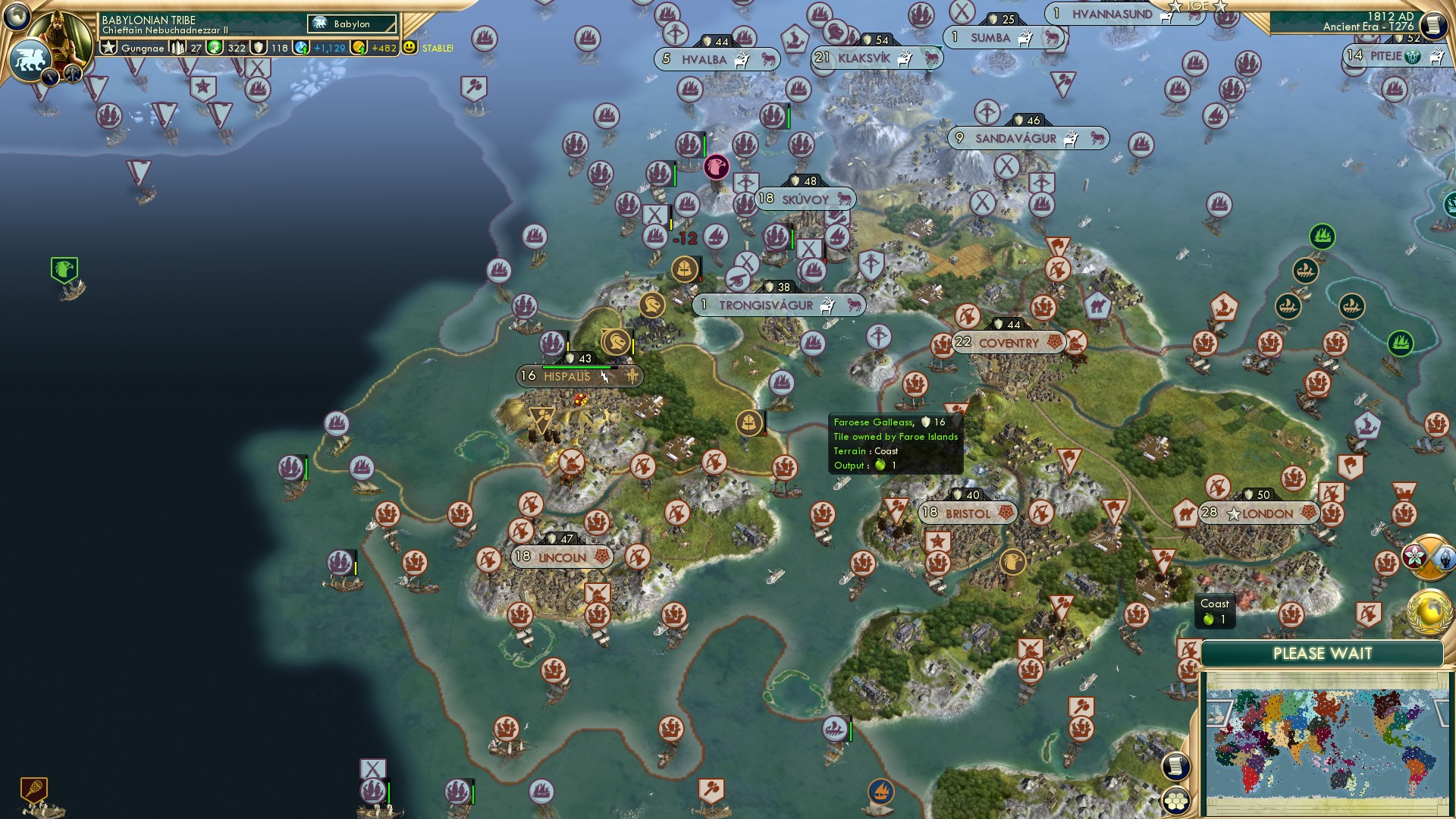Click the gold coin income indicator
Screen dimensions: 1456x819
pyautogui.click(x=358, y=47)
